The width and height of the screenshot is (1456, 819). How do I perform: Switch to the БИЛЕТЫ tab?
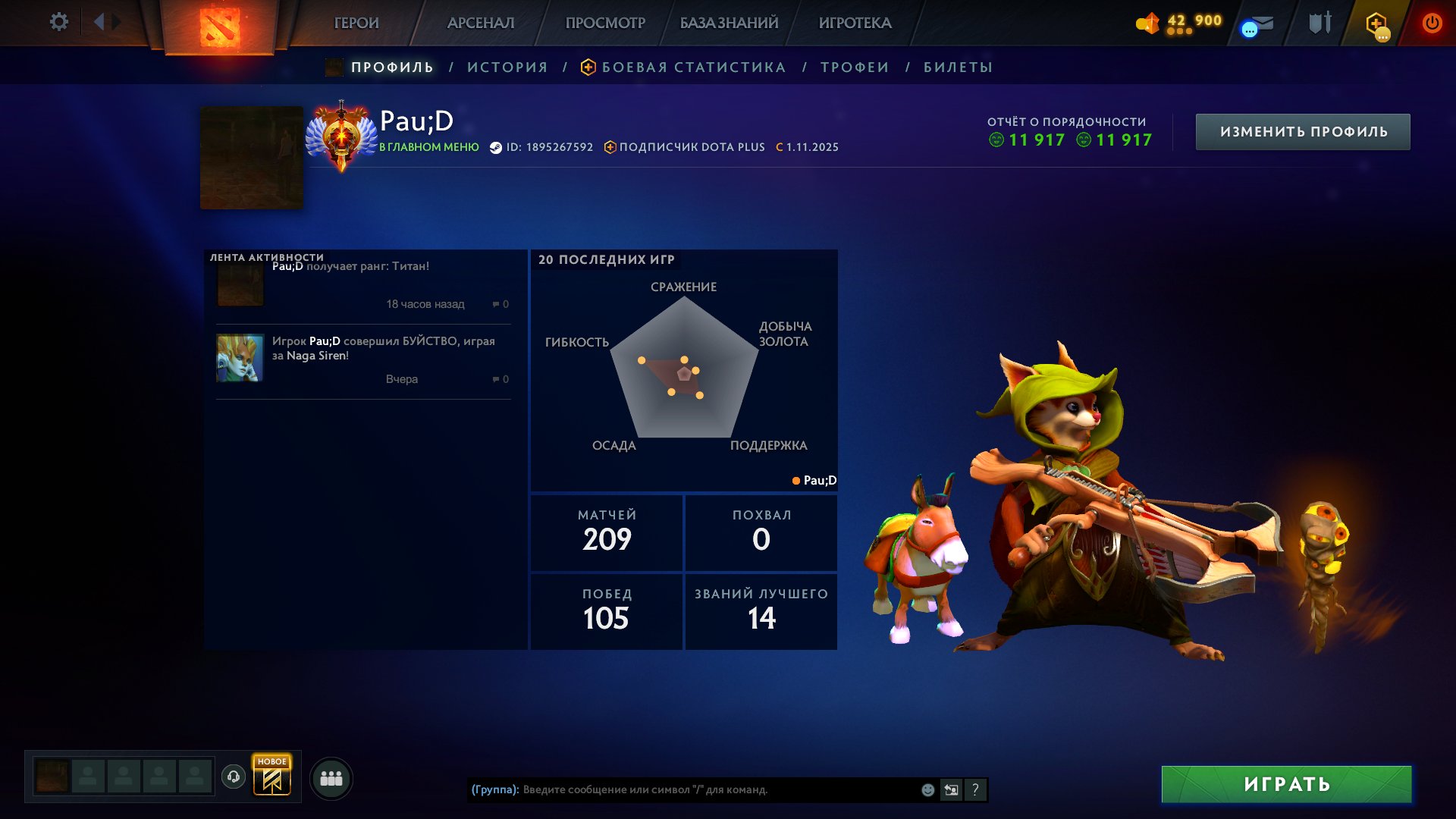[958, 67]
